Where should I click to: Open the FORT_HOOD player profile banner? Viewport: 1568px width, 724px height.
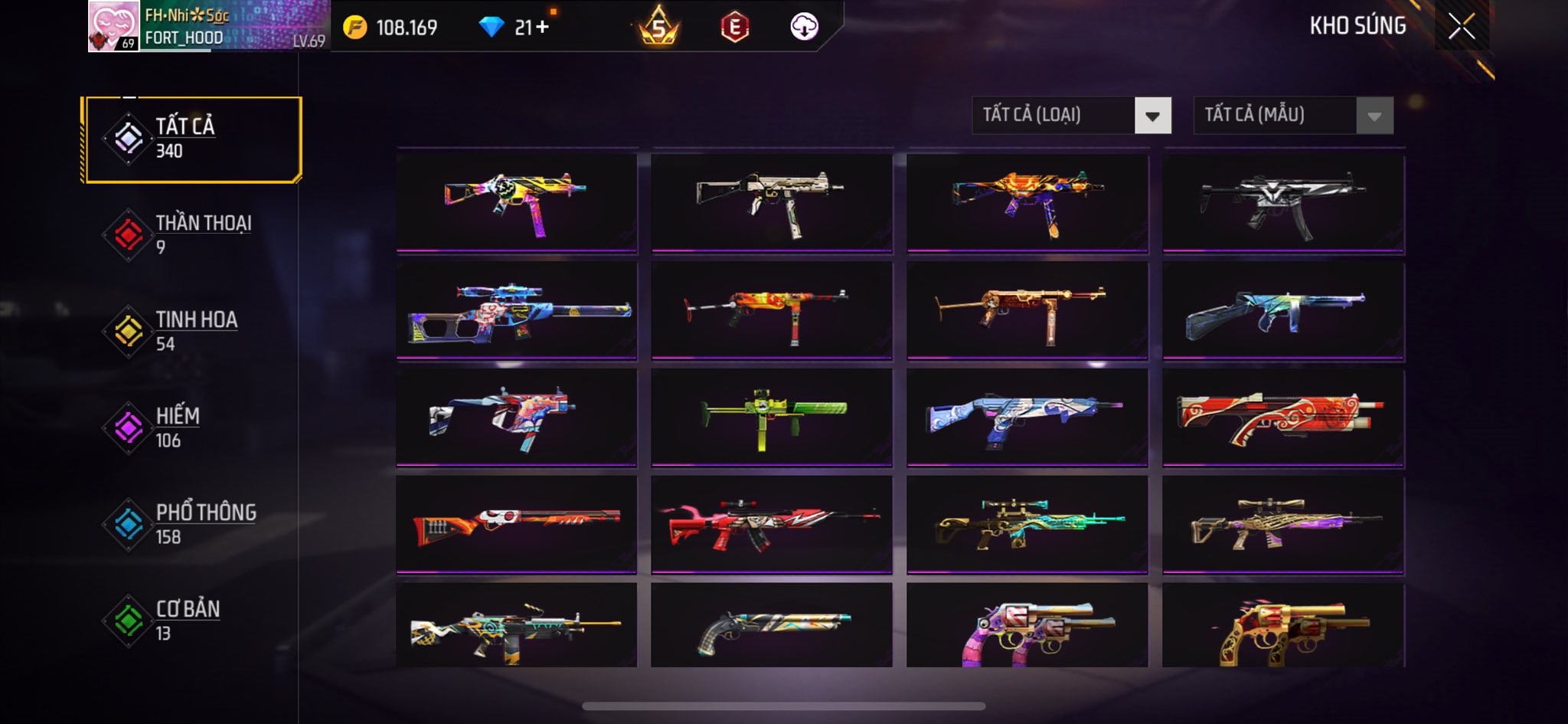click(x=208, y=27)
